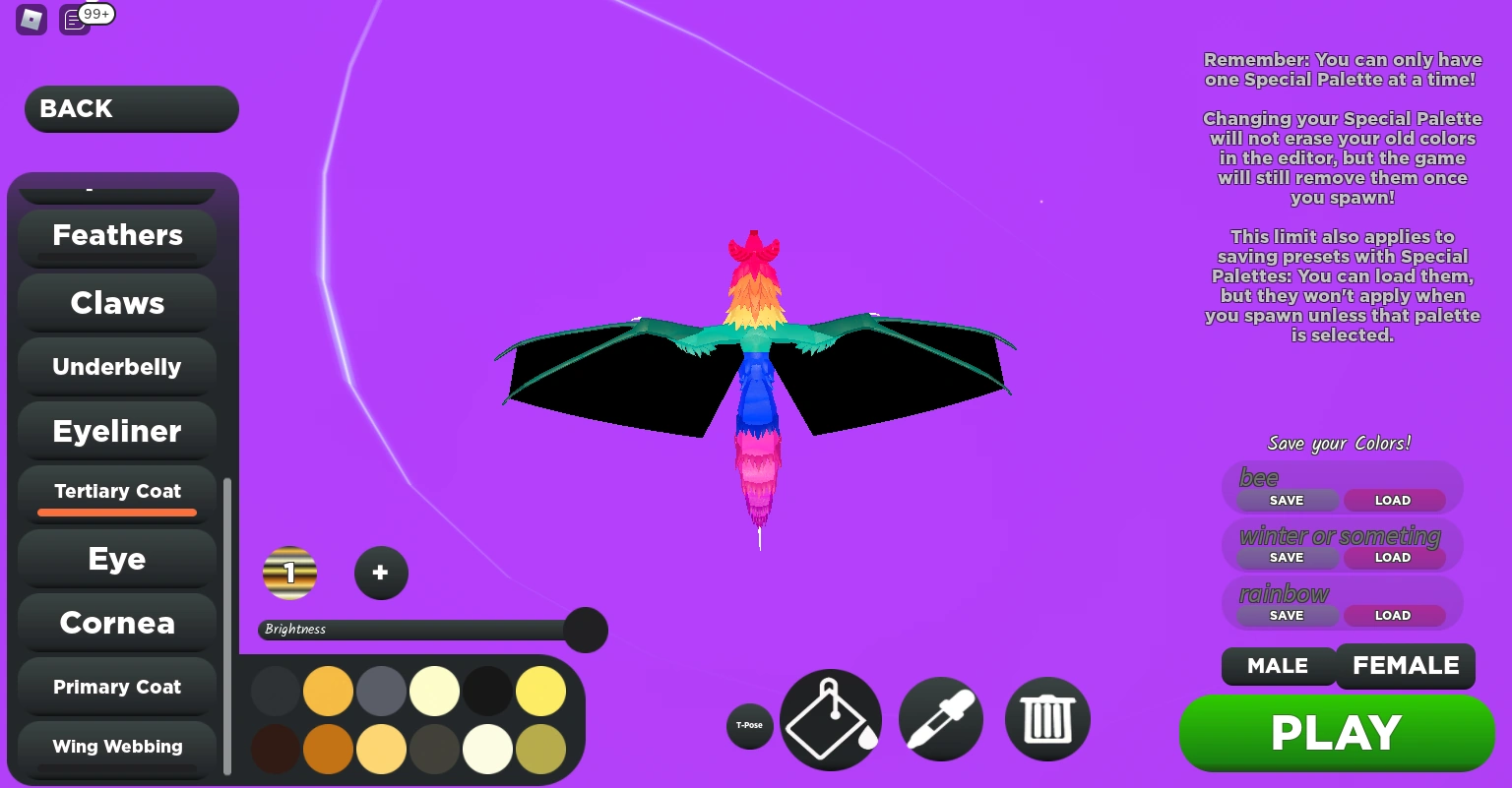
Task: Select the FEMALE gender option
Action: pos(1406,666)
